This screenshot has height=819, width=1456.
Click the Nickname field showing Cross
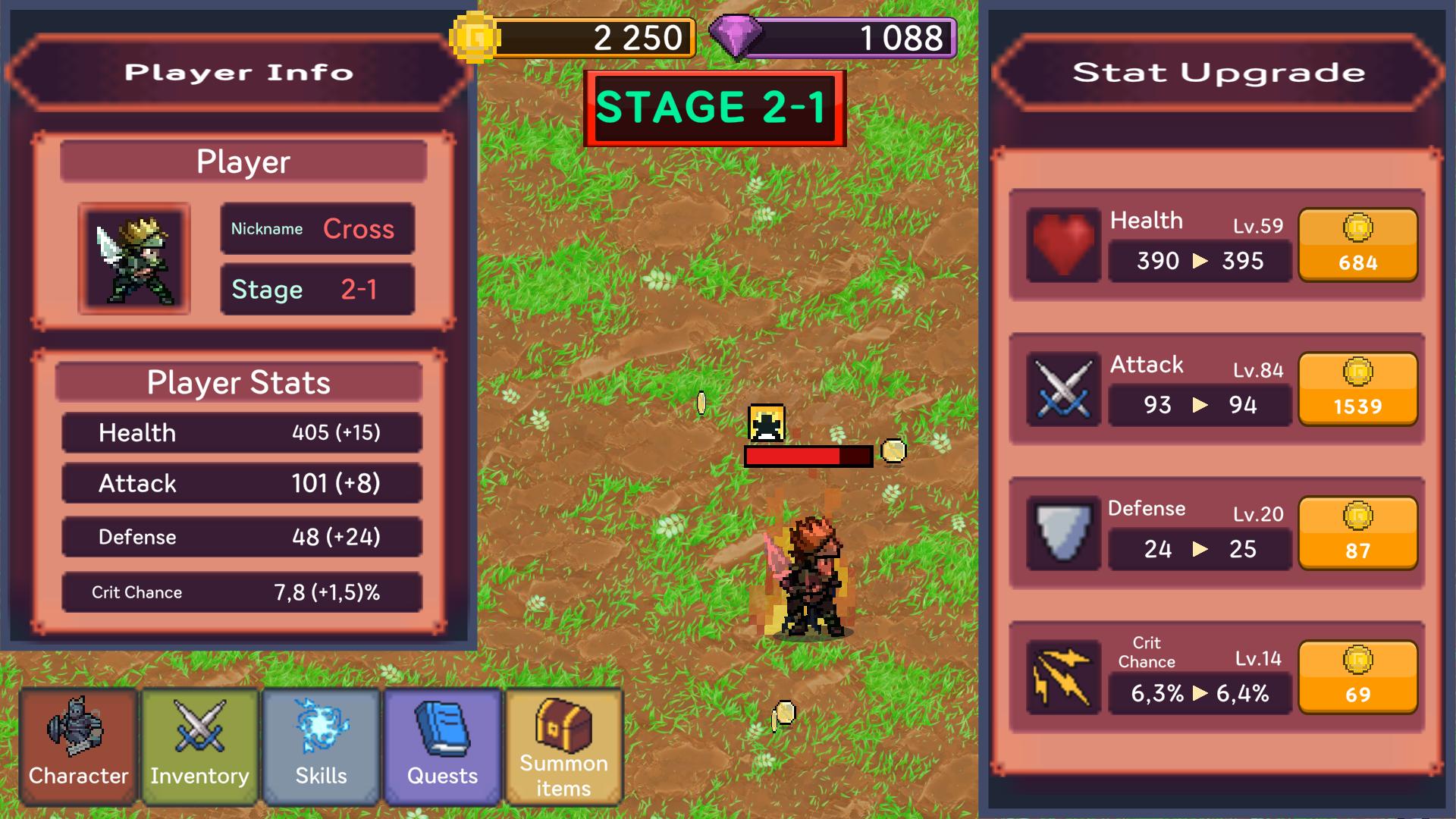click(316, 228)
